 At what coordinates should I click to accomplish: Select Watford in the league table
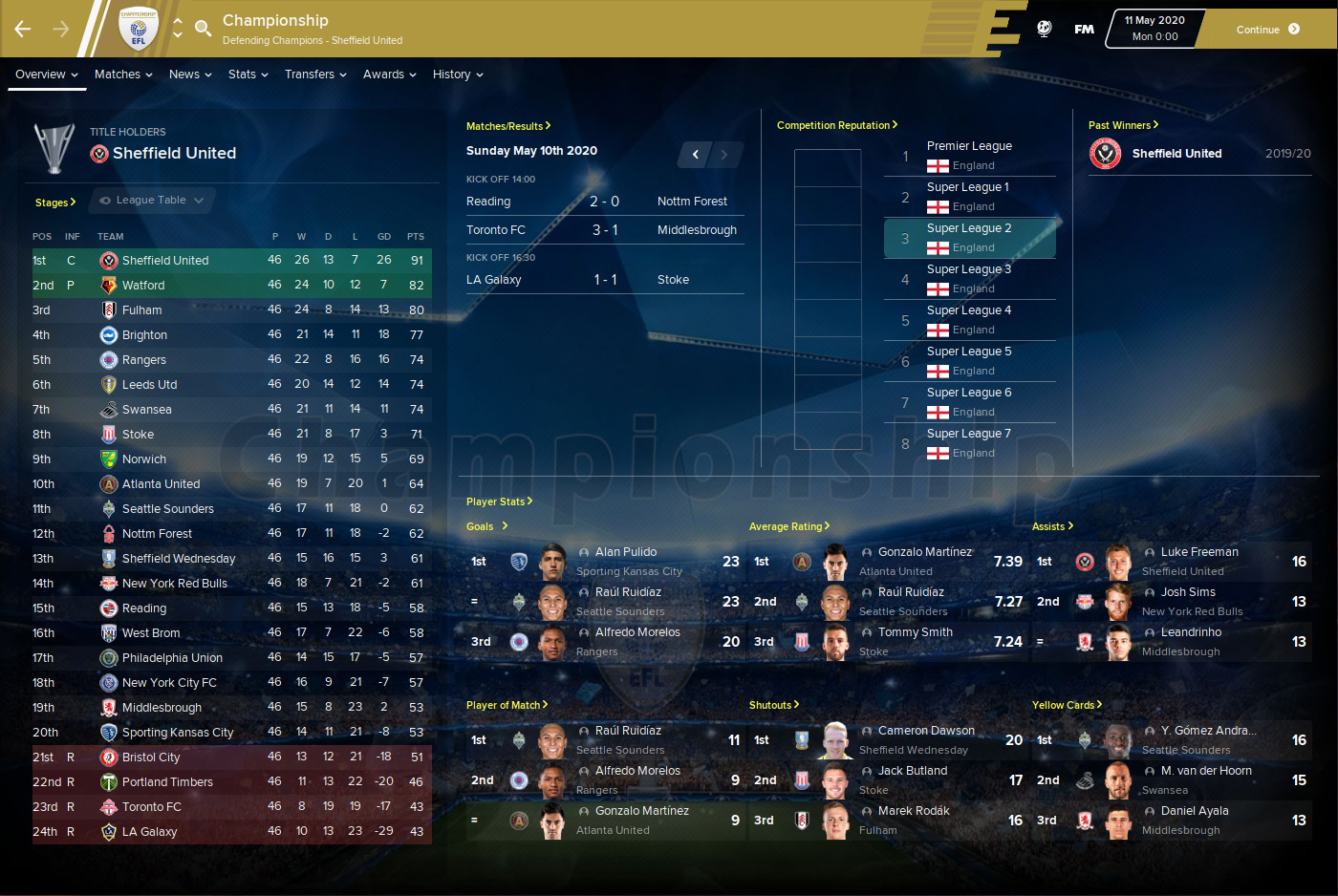(x=143, y=286)
